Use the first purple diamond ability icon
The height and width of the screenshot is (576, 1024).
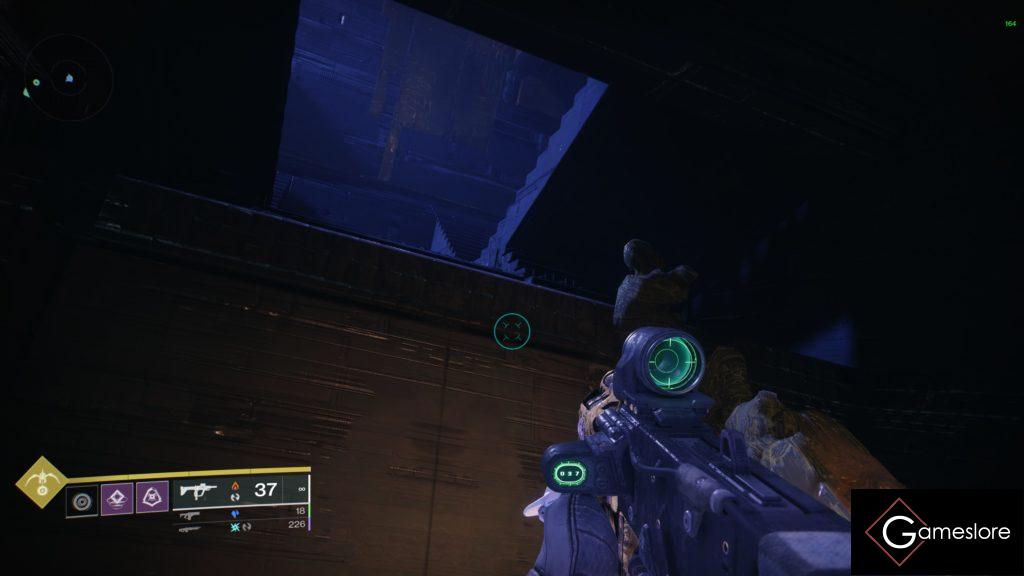[x=118, y=497]
